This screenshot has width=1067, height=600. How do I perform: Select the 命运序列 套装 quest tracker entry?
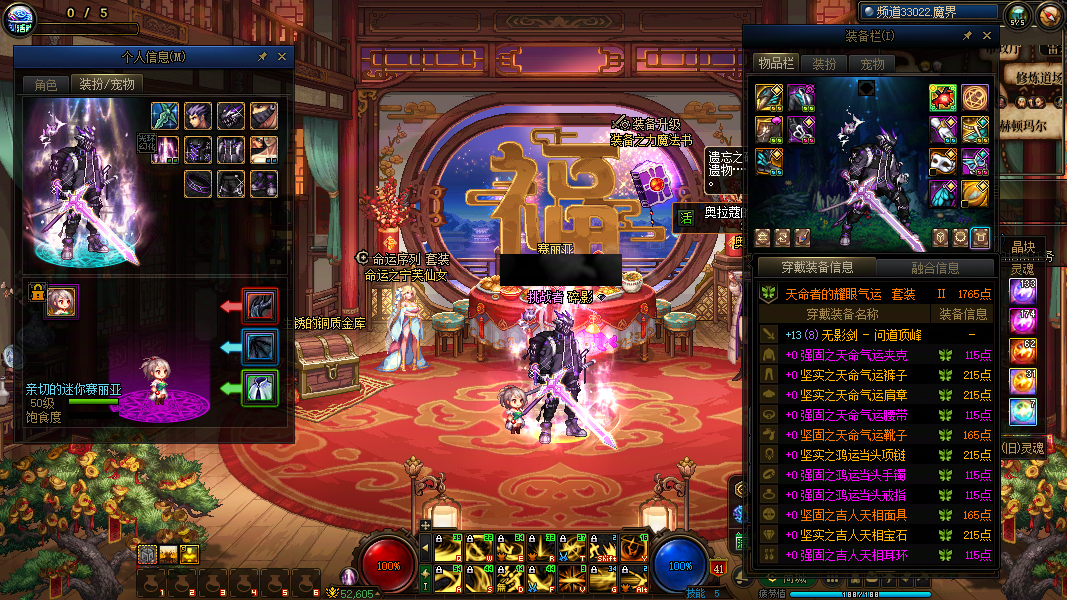click(405, 259)
